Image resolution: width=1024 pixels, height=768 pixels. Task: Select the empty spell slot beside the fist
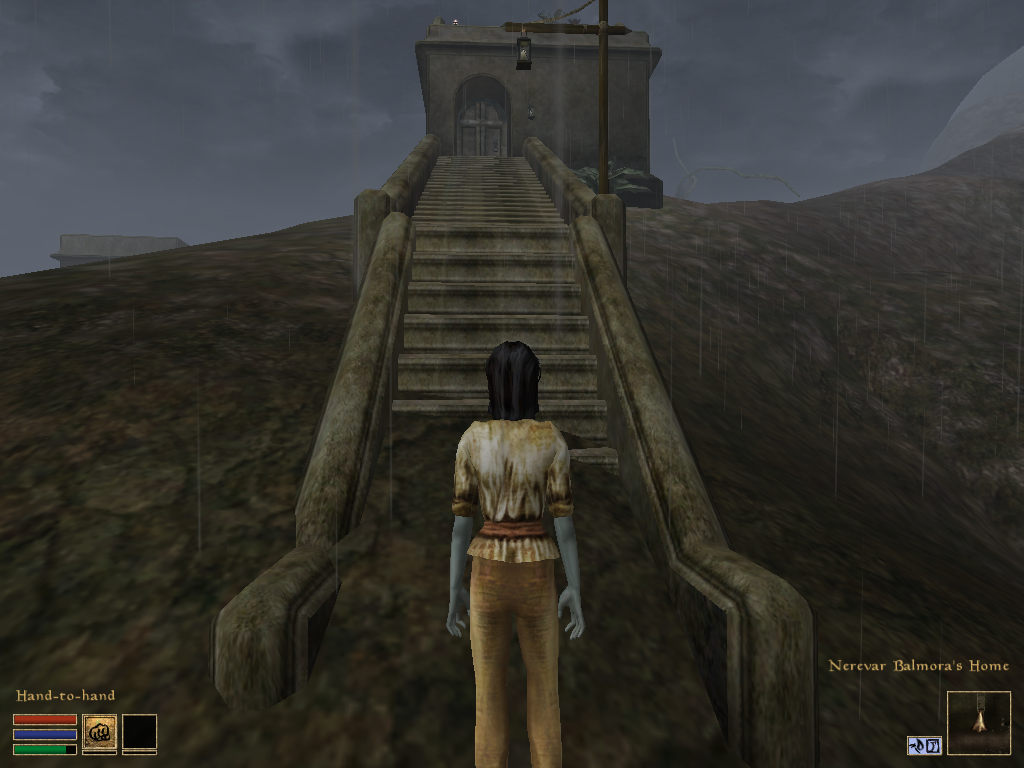pos(139,732)
